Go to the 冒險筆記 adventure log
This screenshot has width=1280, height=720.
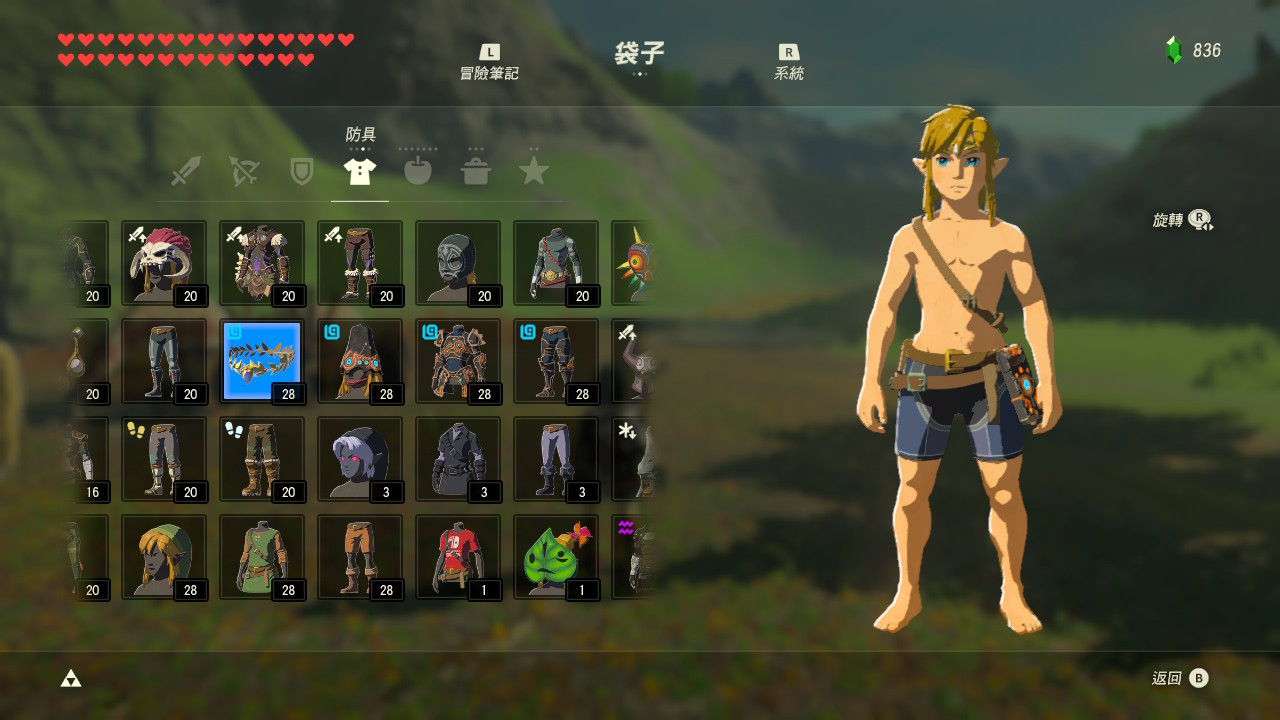(x=489, y=62)
